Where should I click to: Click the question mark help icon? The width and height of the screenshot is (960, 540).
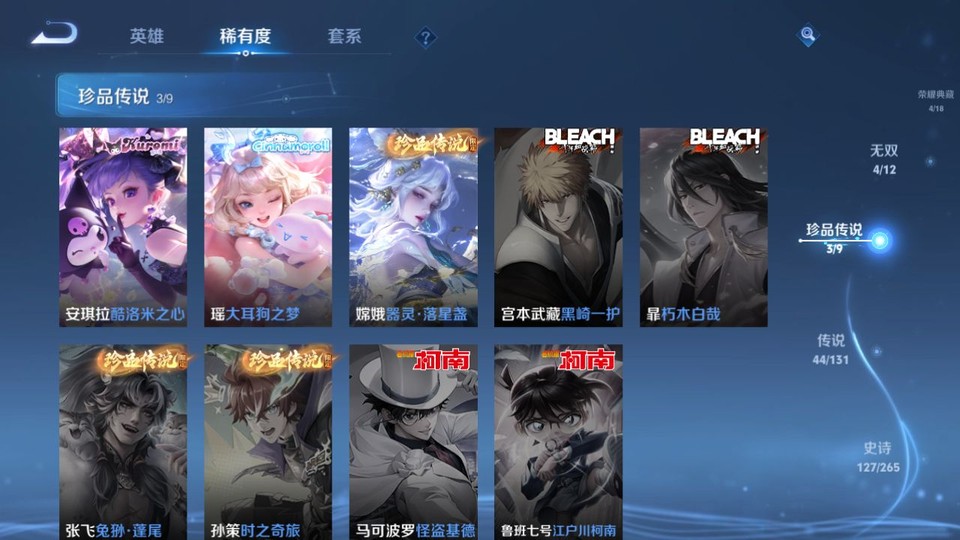[426, 37]
